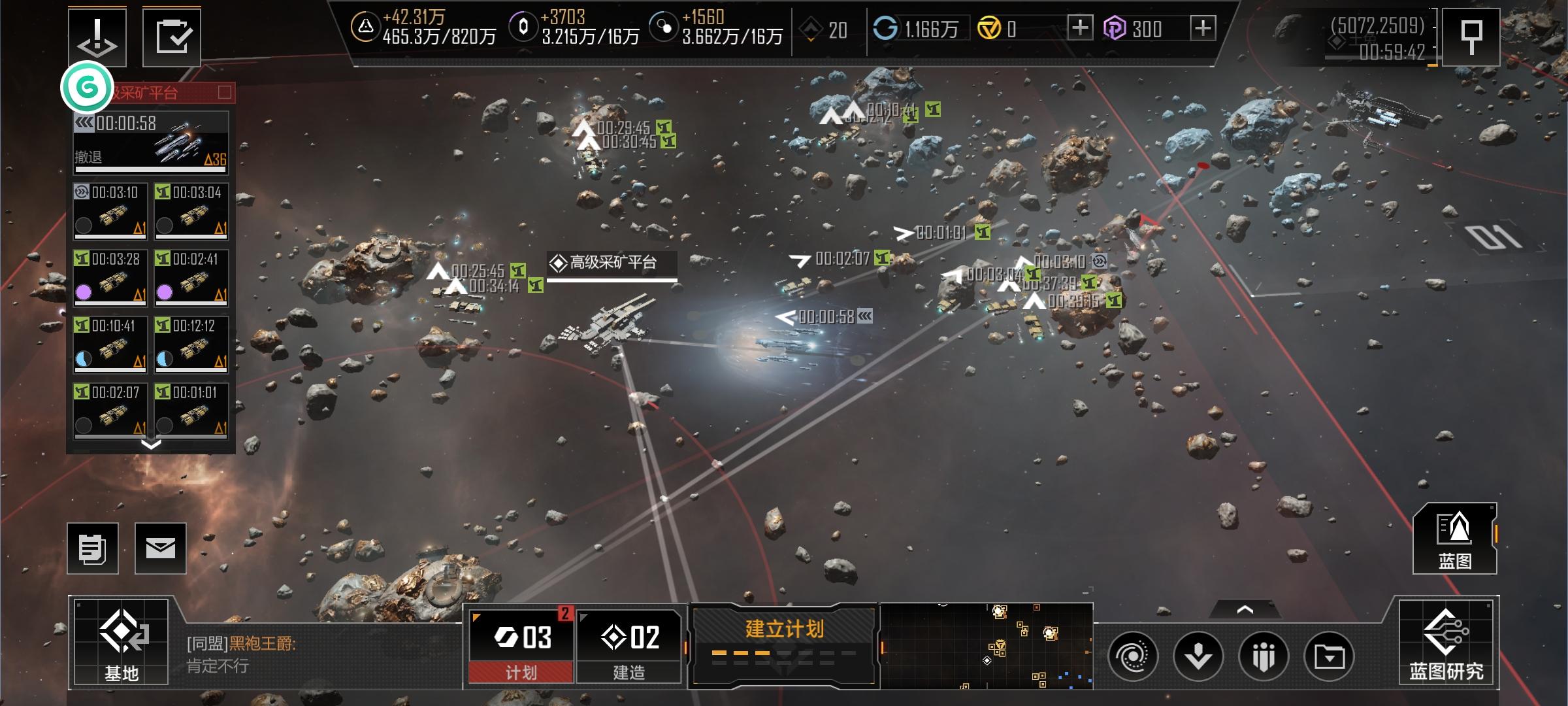Select the 03 计划 plan tab
This screenshot has width=1568, height=706.
click(521, 644)
